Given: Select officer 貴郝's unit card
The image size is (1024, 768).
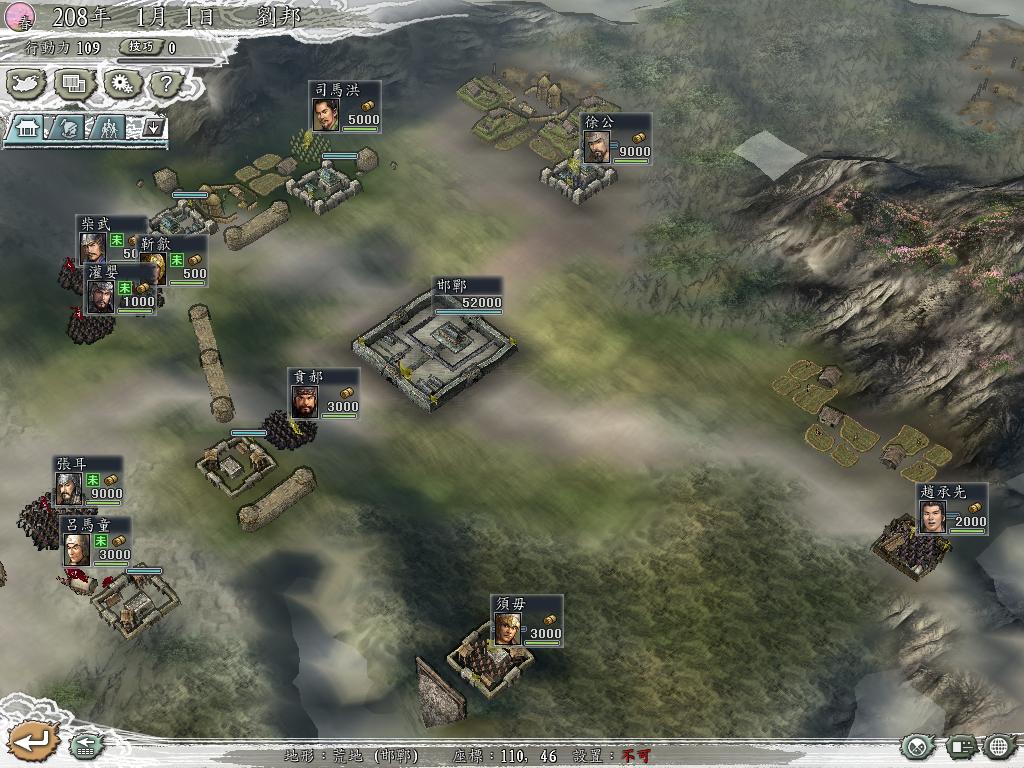Looking at the screenshot, I should click(x=323, y=394).
